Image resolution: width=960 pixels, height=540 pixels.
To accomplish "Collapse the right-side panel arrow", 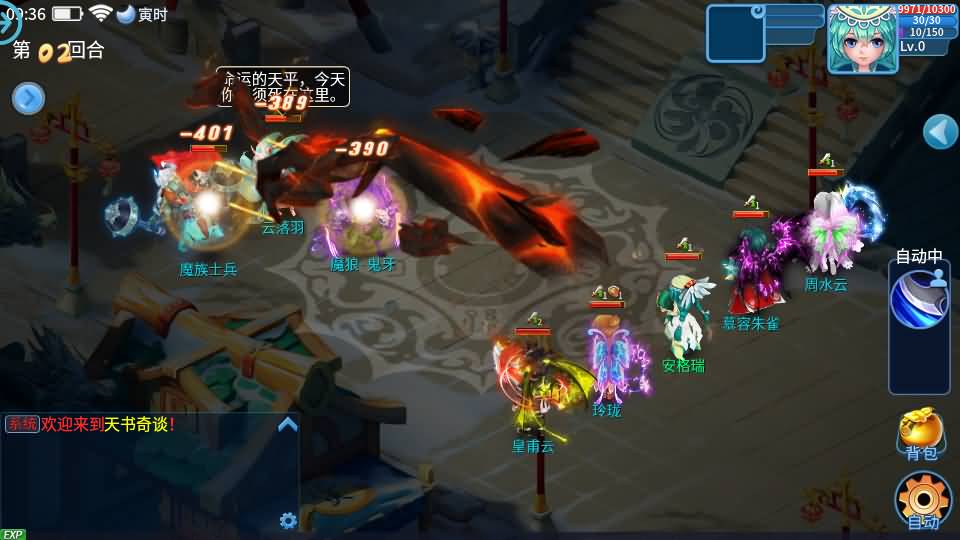I will [x=940, y=131].
